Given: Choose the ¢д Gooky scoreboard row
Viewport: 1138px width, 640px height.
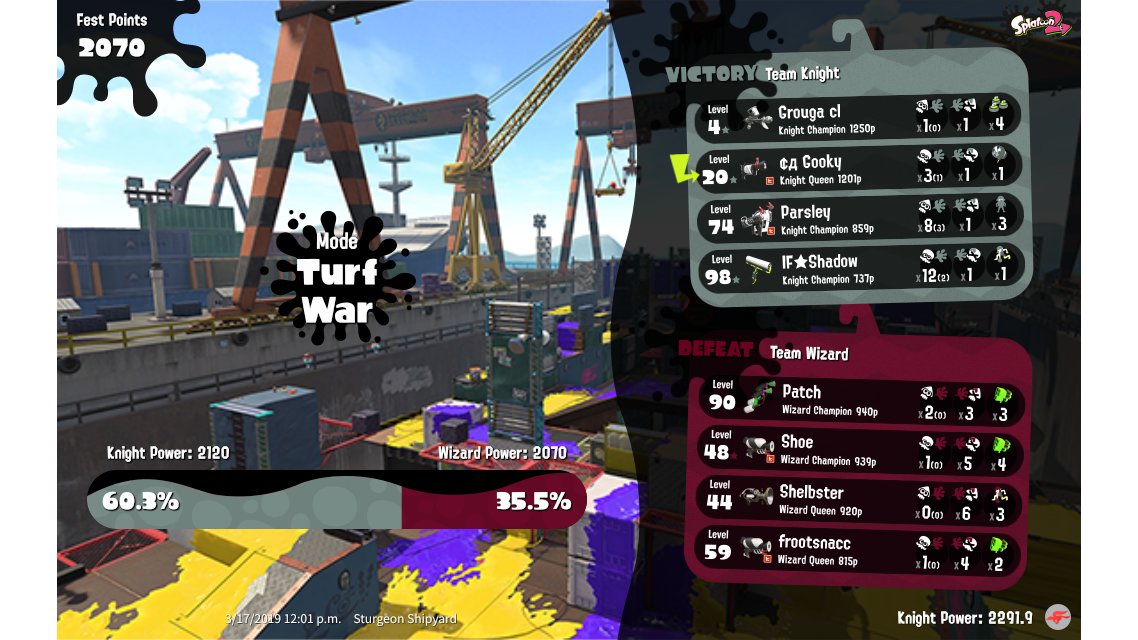Looking at the screenshot, I should tap(860, 168).
